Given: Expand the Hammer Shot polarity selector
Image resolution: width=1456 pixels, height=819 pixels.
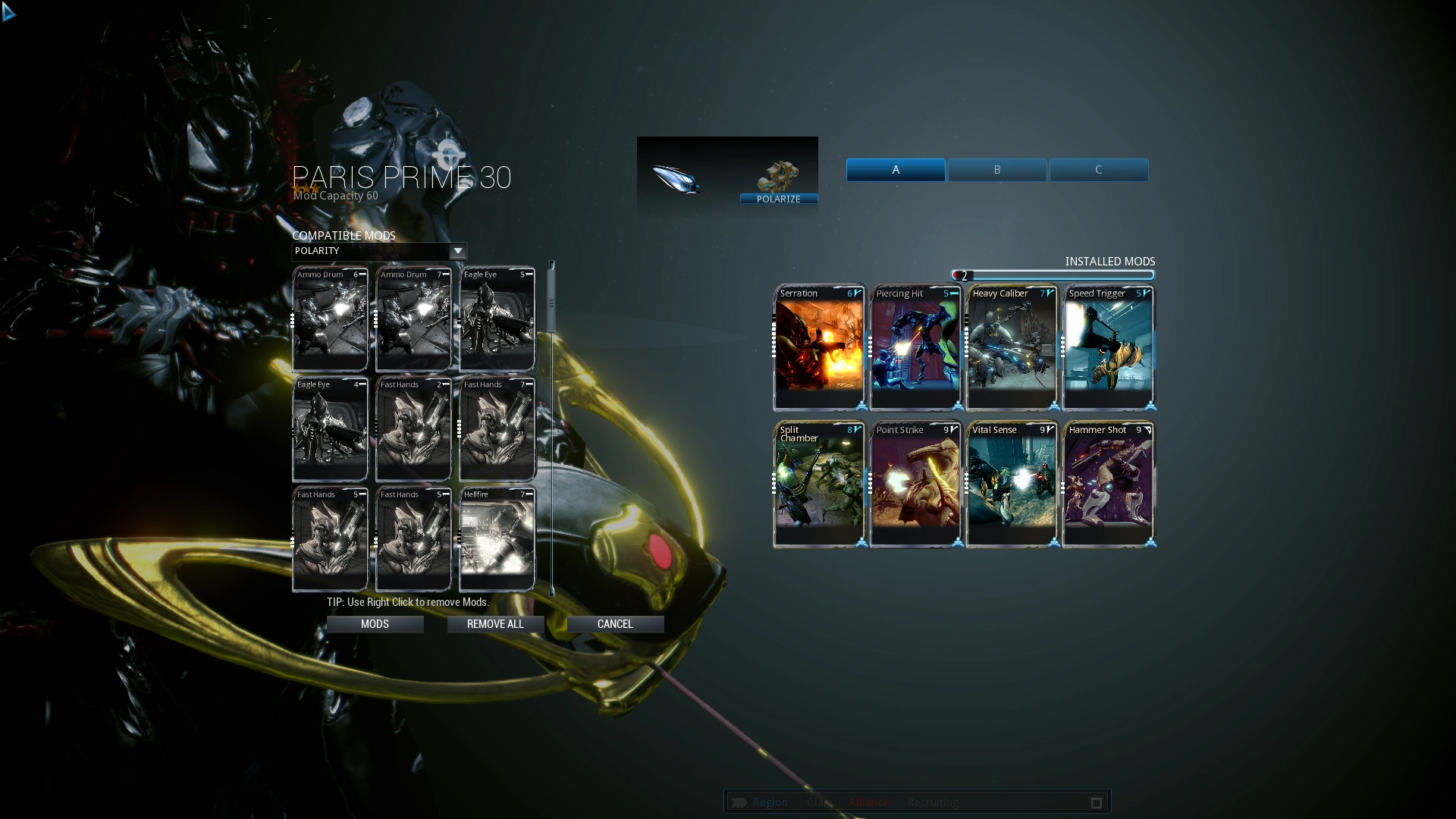Looking at the screenshot, I should (1149, 429).
